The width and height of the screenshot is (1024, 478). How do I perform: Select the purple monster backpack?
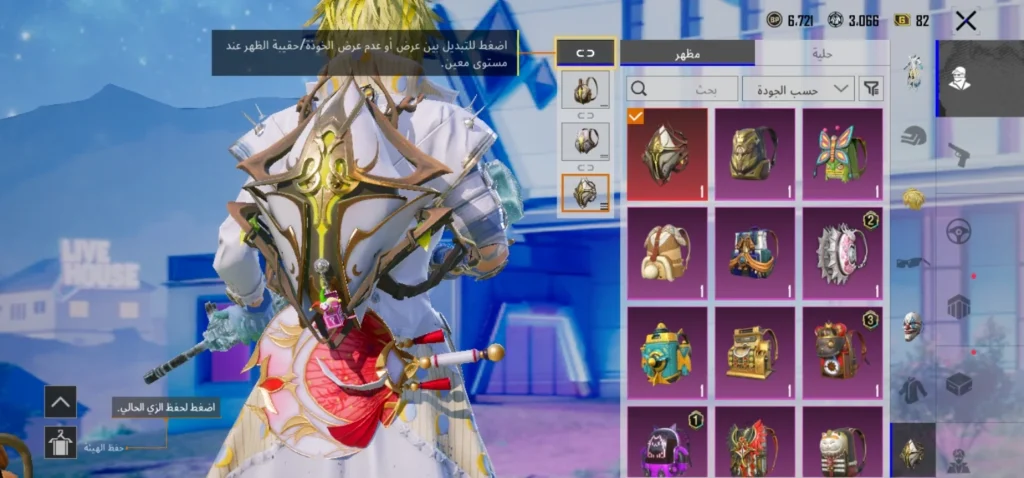point(667,442)
